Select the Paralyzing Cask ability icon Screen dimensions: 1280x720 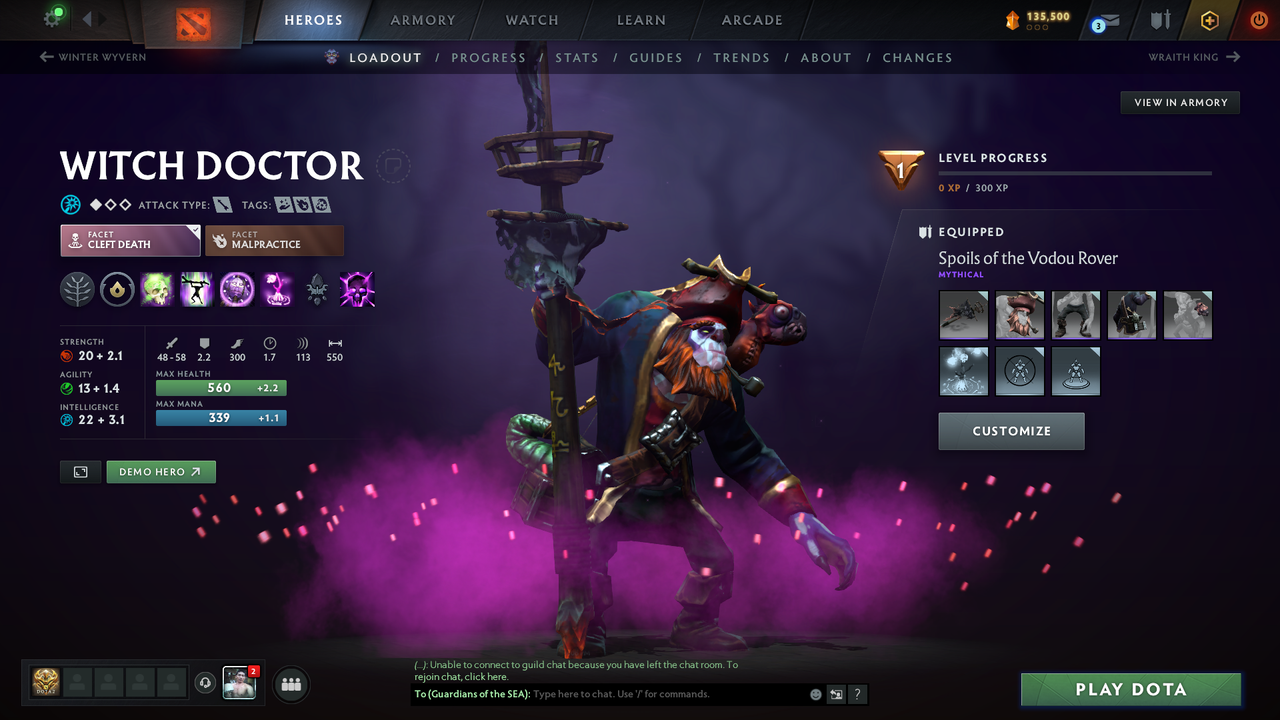pyautogui.click(x=156, y=290)
